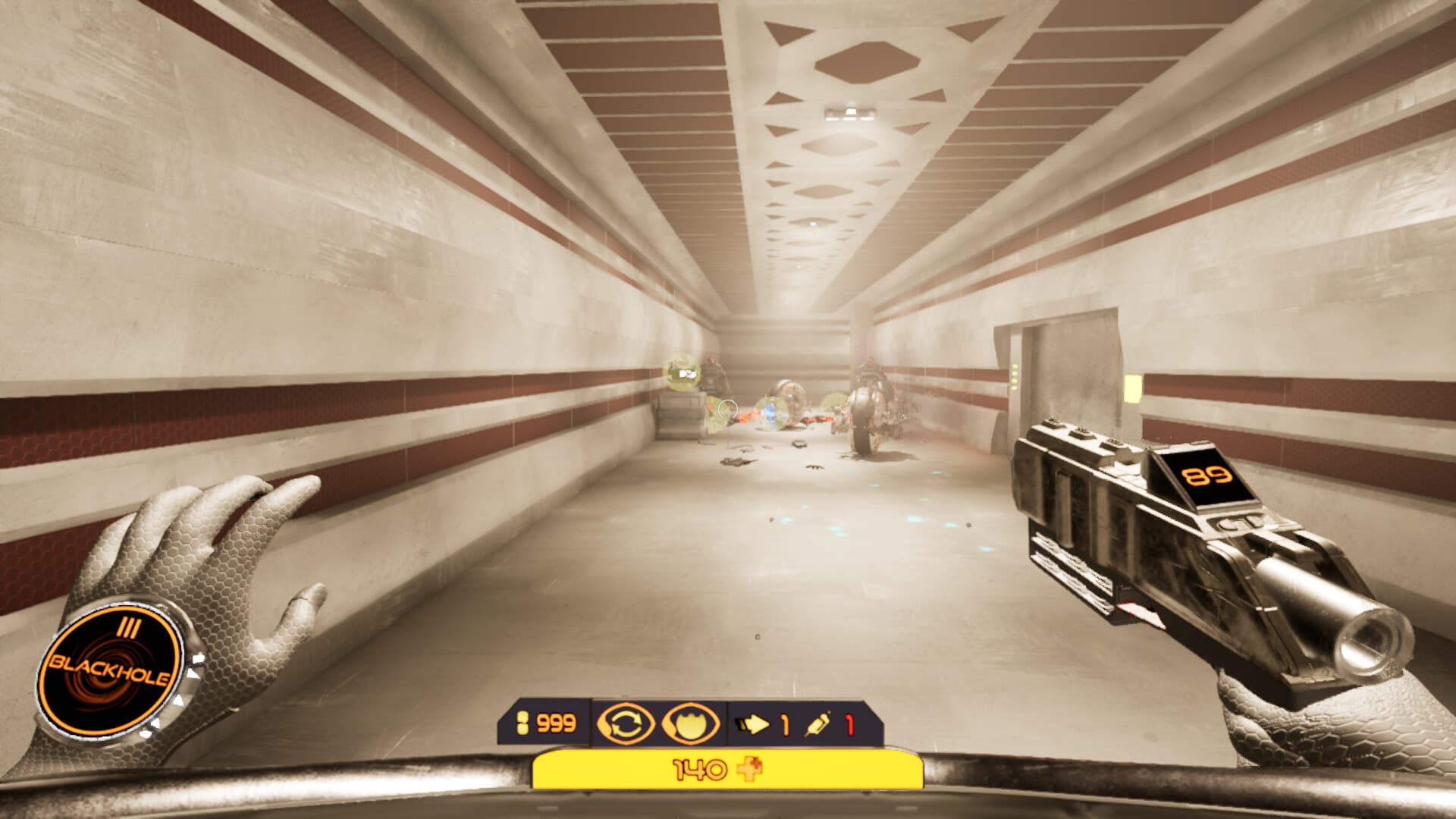Click the crosshair at screen center

click(x=728, y=409)
